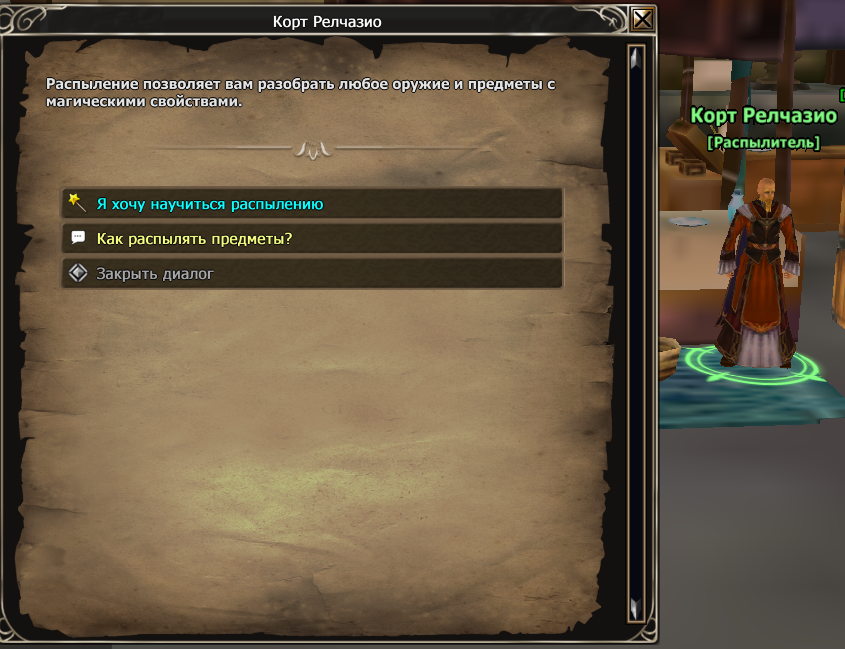This screenshot has width=845, height=649.
Task: Click the dialog scrollbar down arrow
Action: (x=635, y=606)
